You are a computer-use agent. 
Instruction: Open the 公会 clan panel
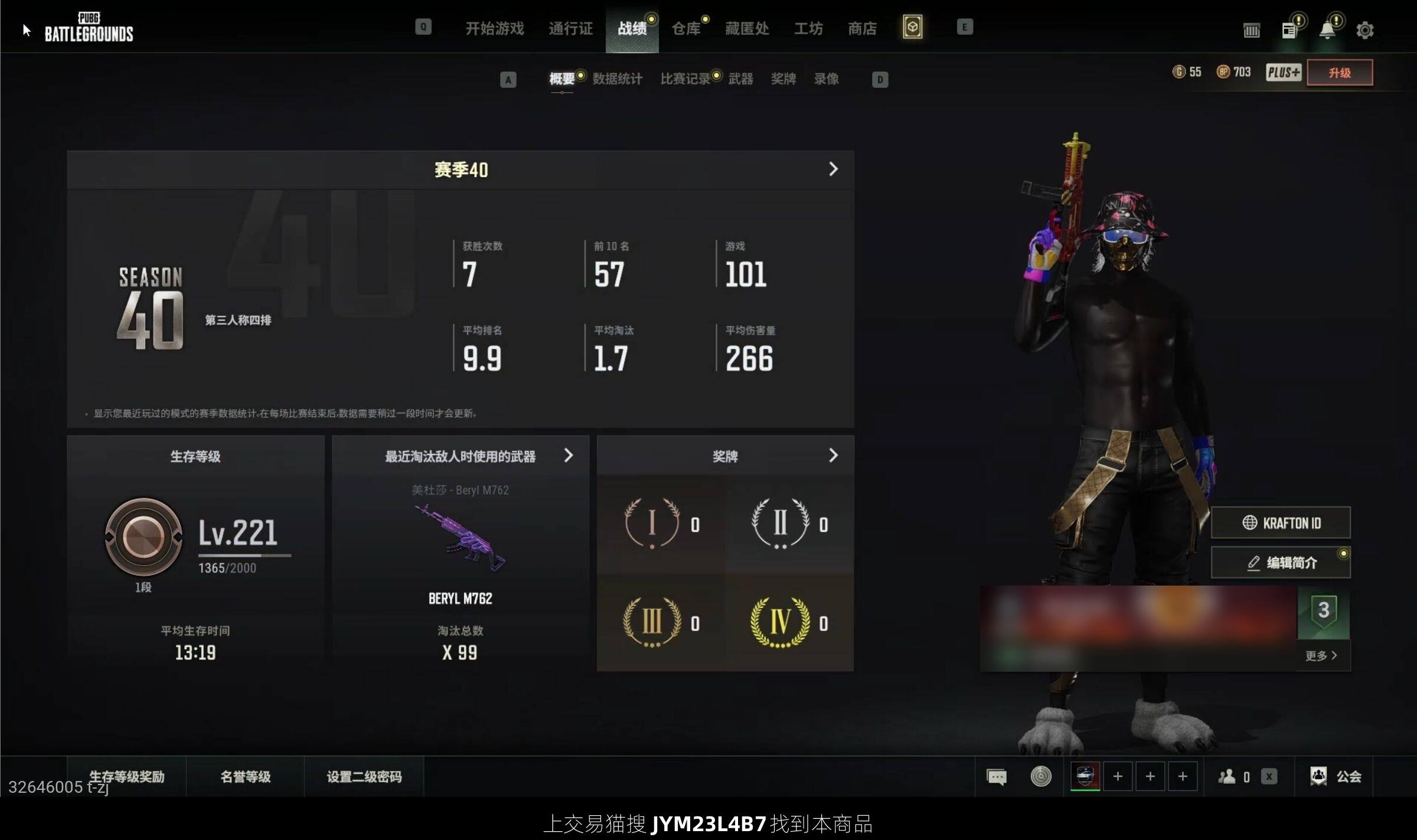point(1336,776)
